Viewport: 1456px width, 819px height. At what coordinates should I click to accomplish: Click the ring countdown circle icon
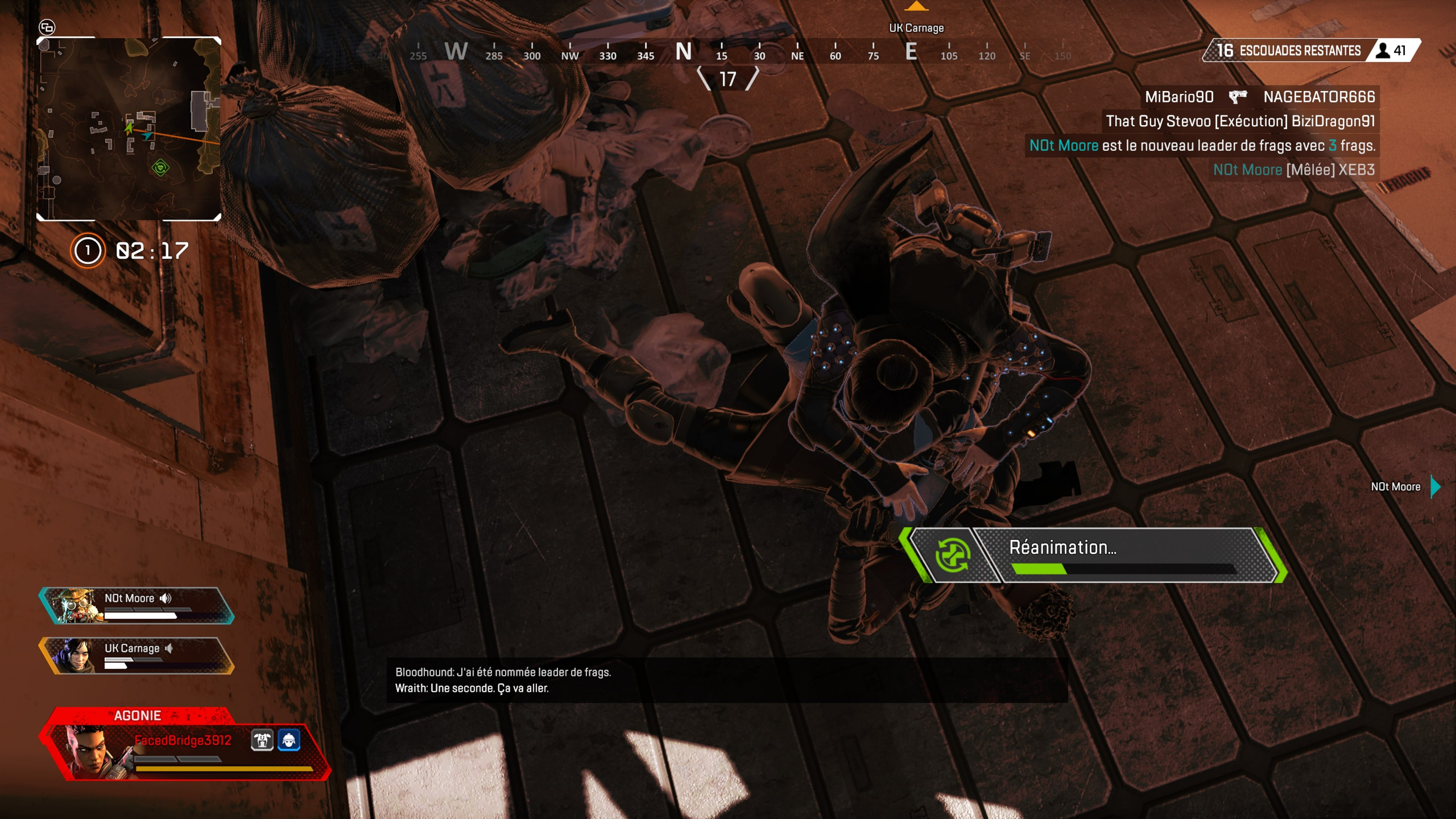88,250
